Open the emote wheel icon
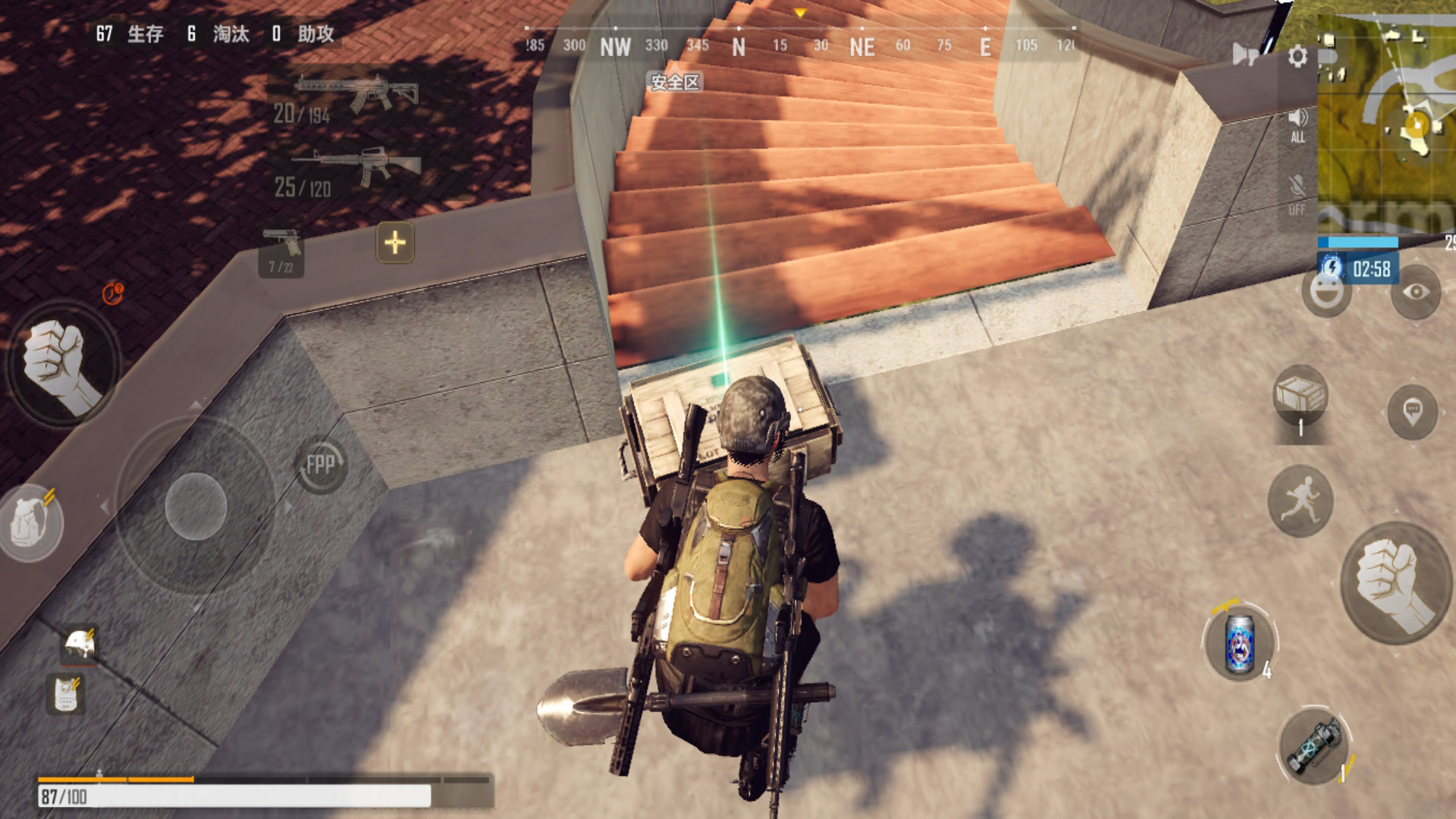 pos(1326,296)
